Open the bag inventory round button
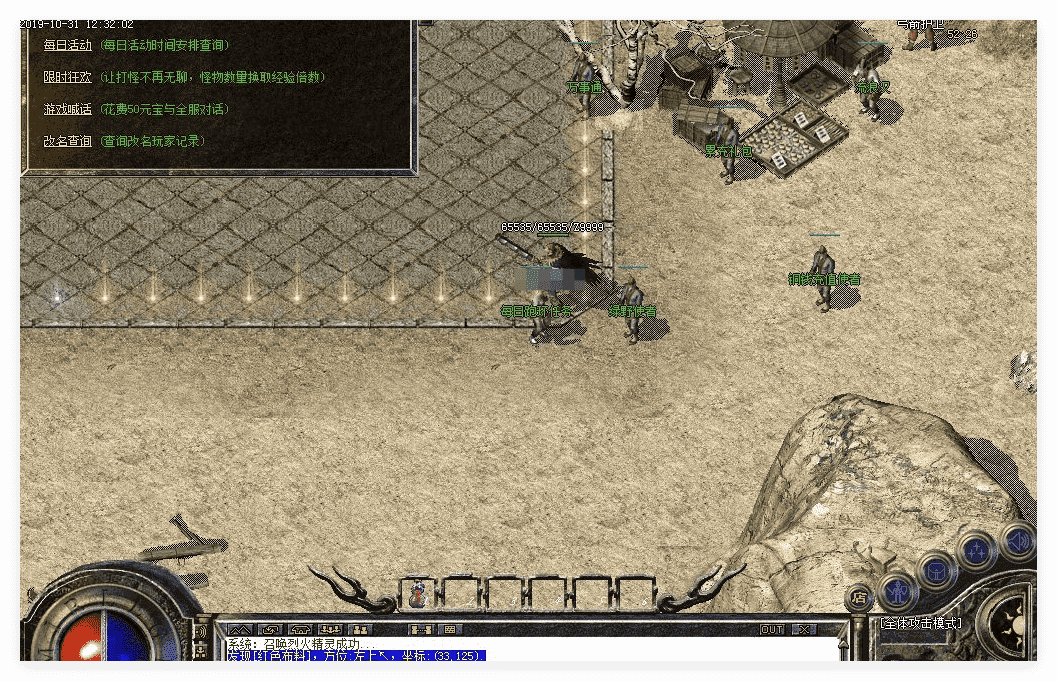The height and width of the screenshot is (681, 1057). pos(937,570)
